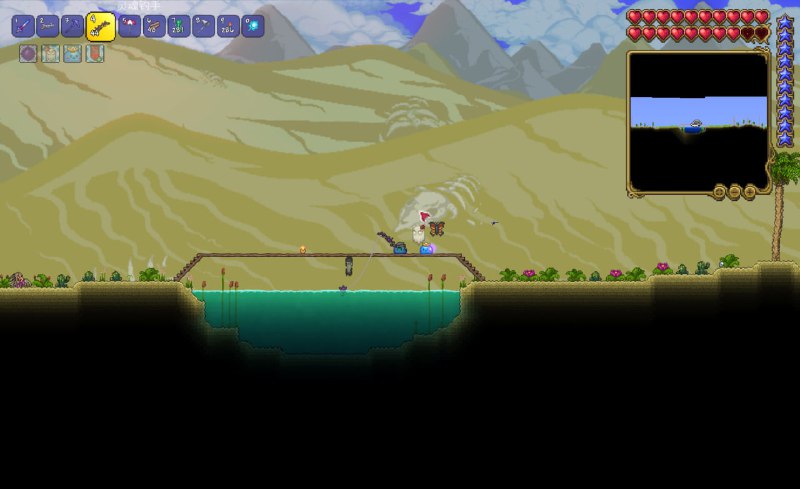Select hotbar slot 7 with the green item
The height and width of the screenshot is (489, 800).
coord(179,26)
